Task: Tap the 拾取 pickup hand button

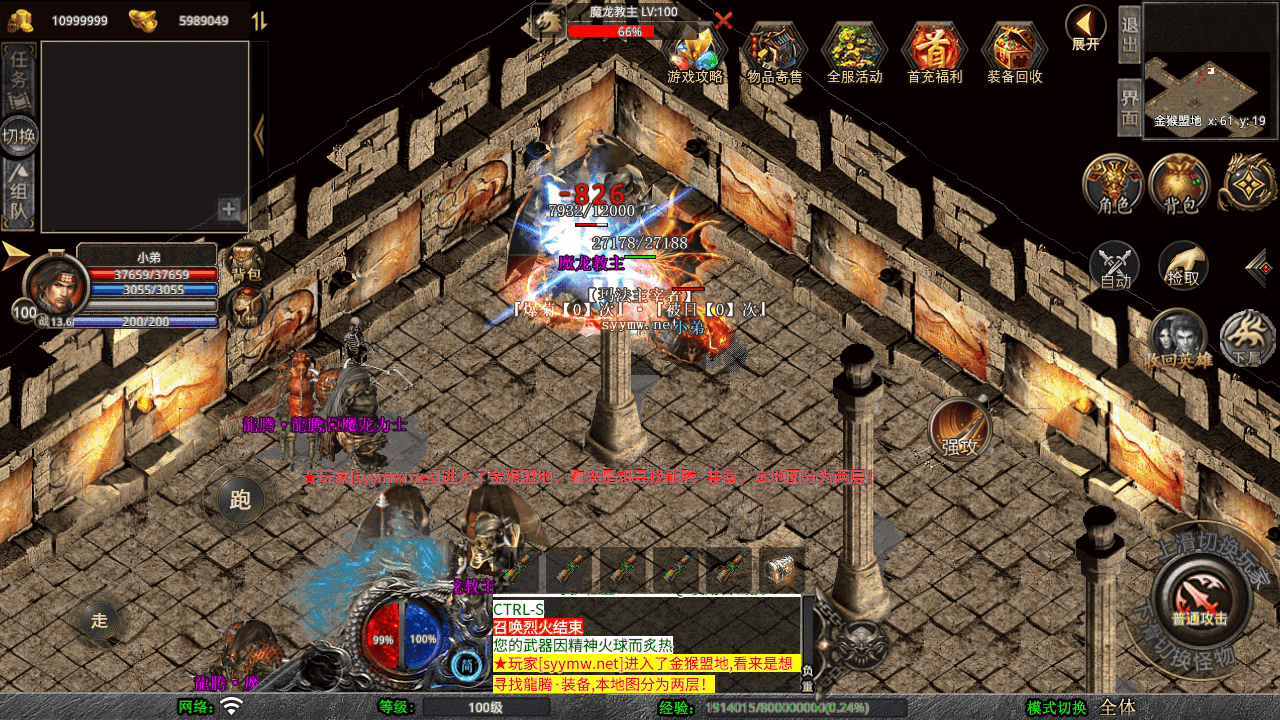Action: pos(1183,266)
